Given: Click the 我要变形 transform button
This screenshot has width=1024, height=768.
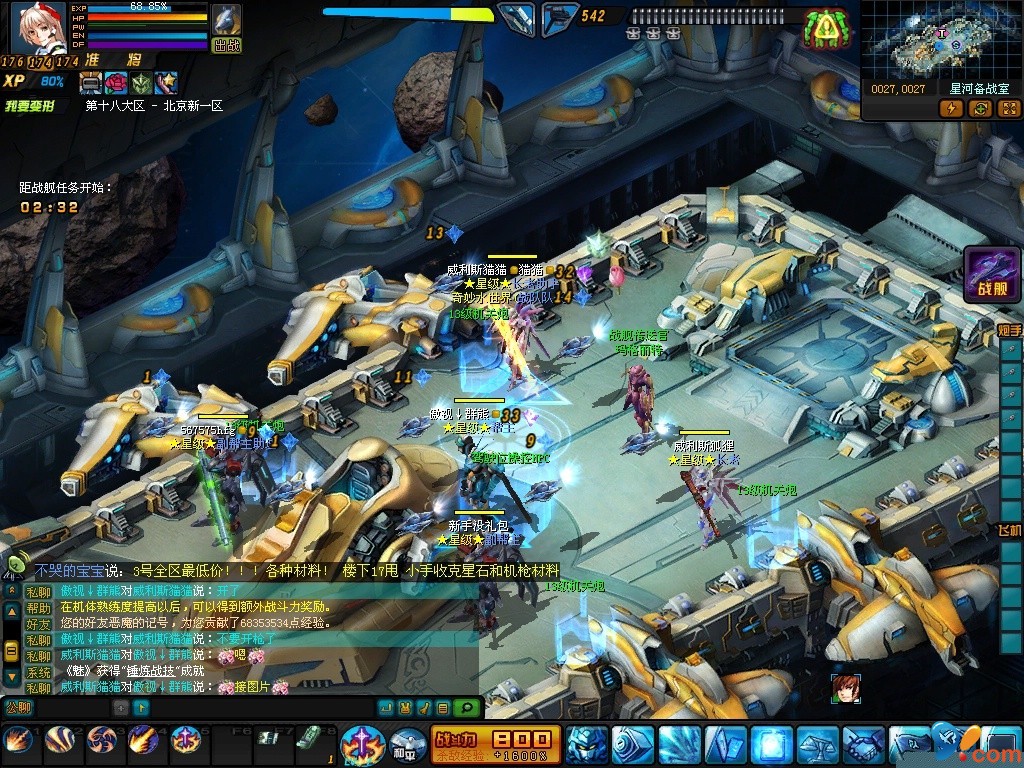Looking at the screenshot, I should point(30,105).
